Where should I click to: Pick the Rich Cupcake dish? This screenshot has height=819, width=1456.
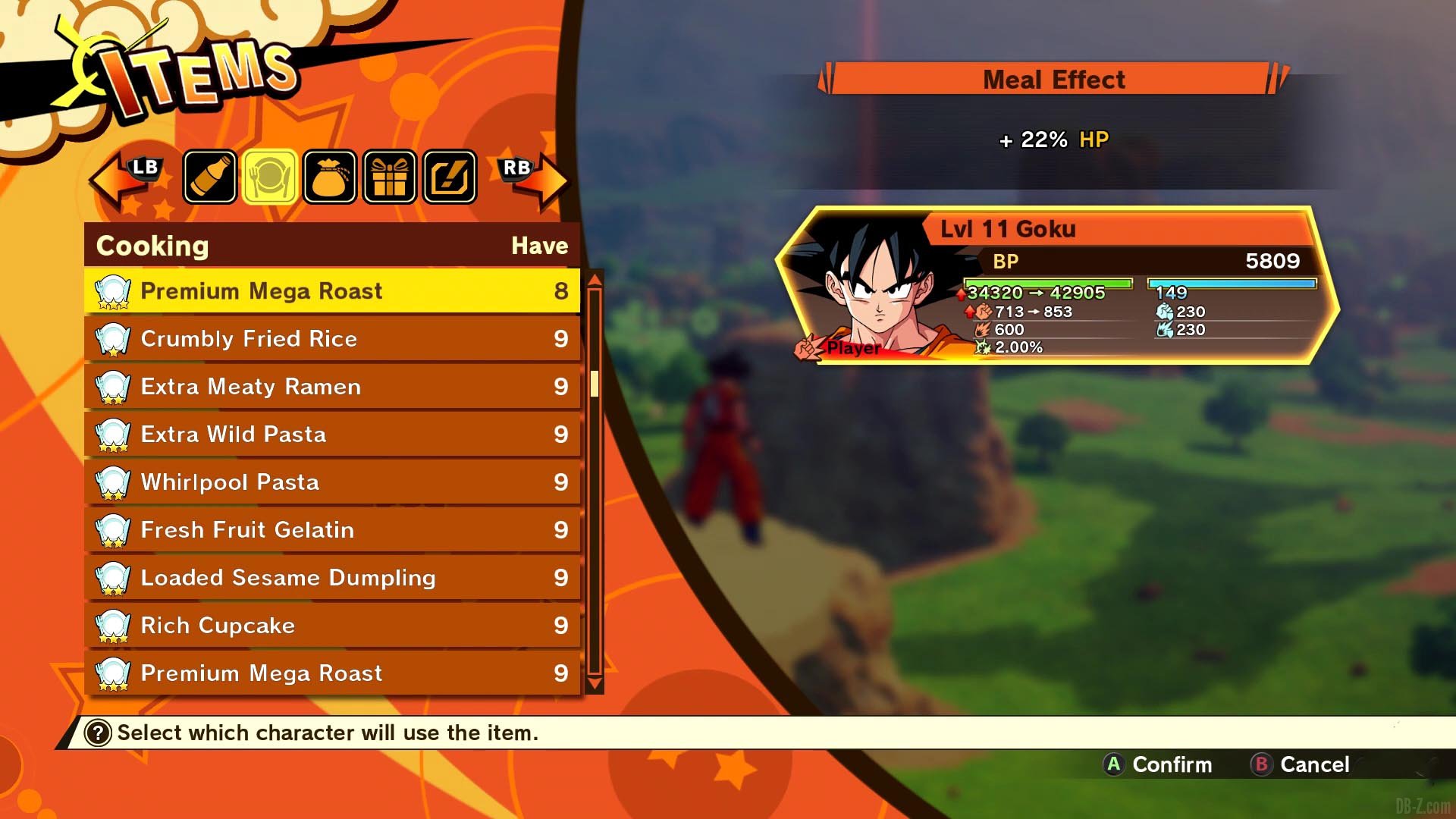tap(331, 626)
